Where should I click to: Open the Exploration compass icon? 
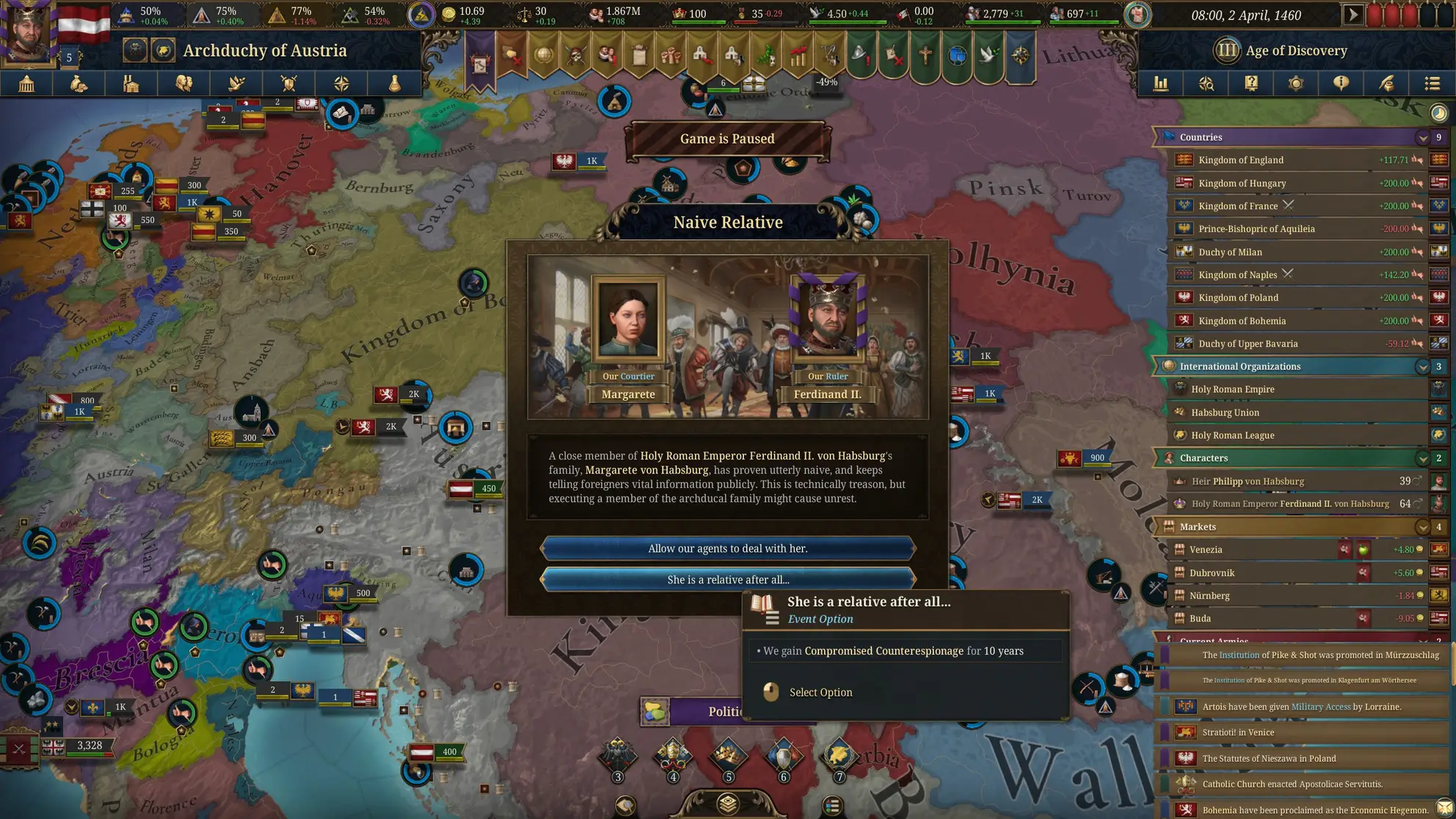(x=342, y=84)
